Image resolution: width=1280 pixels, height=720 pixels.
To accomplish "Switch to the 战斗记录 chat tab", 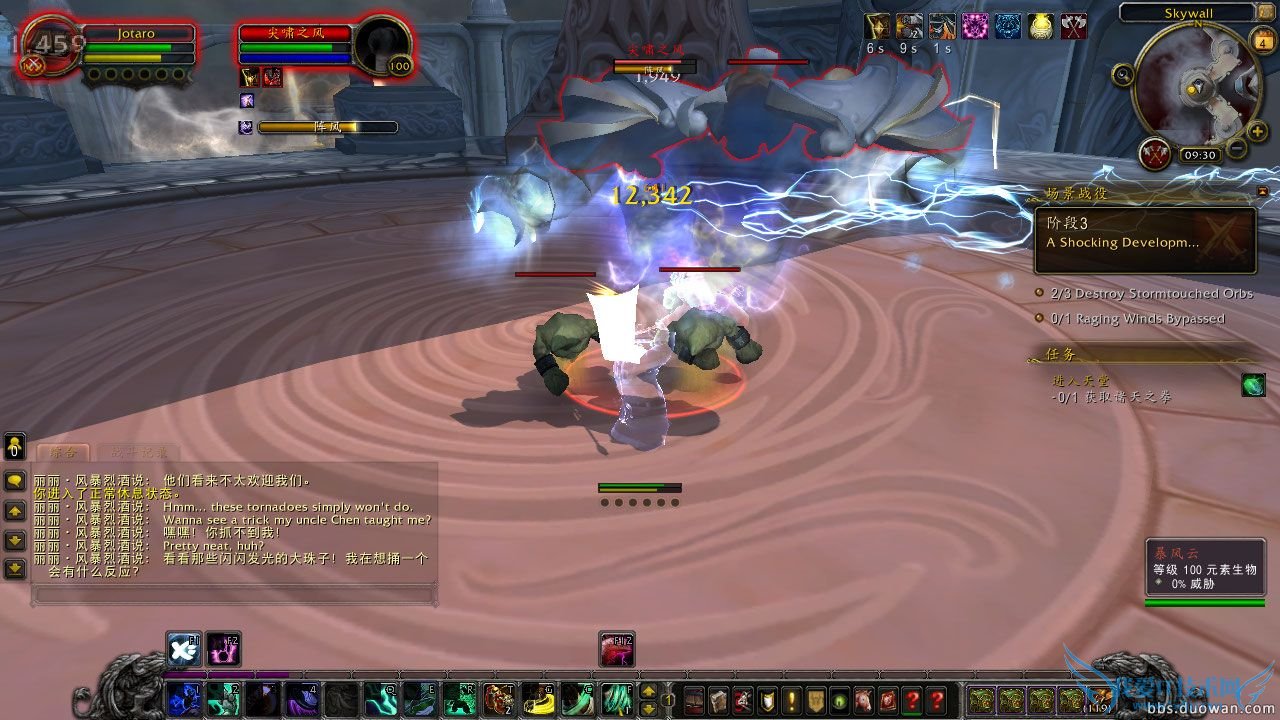I will point(139,451).
